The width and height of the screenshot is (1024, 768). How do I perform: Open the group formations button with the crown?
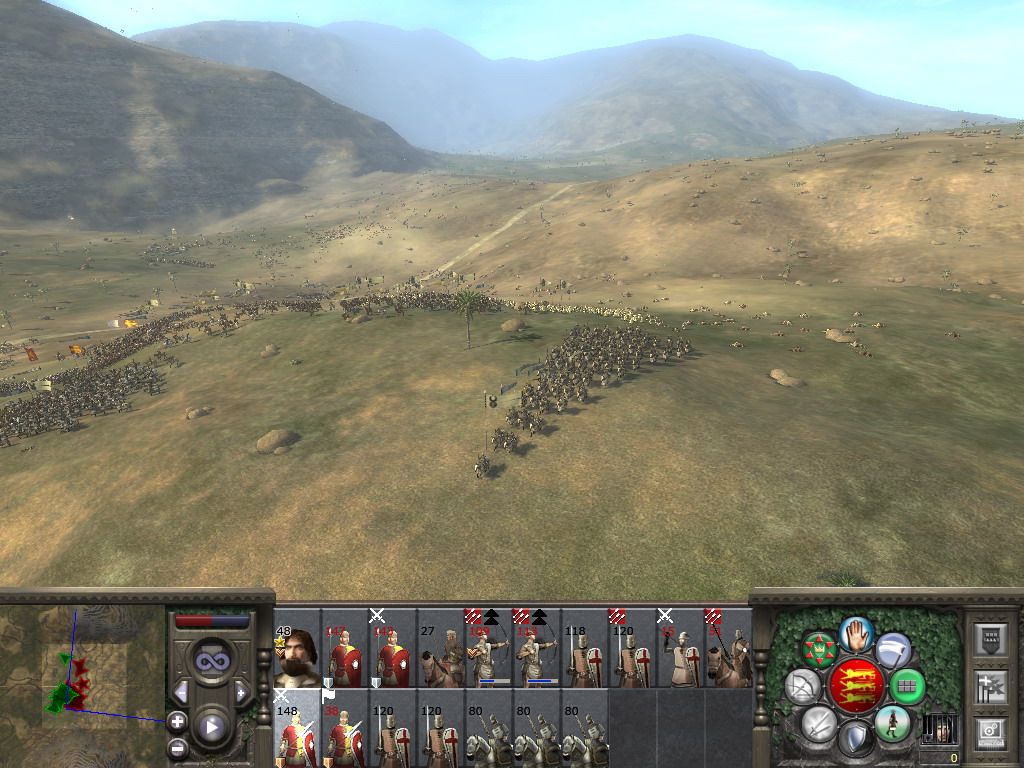(x=820, y=650)
